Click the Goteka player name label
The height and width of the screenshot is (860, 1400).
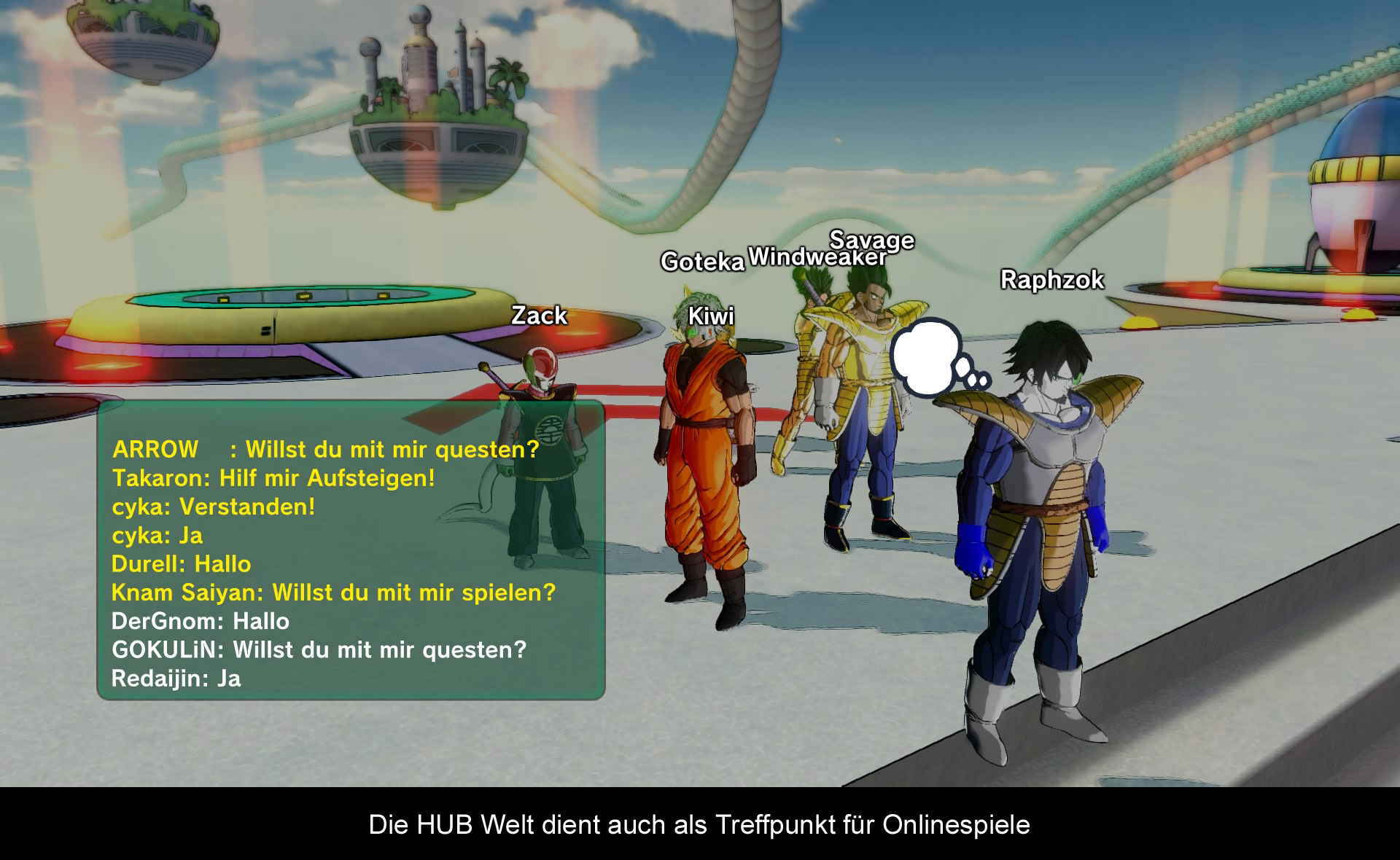tap(702, 262)
